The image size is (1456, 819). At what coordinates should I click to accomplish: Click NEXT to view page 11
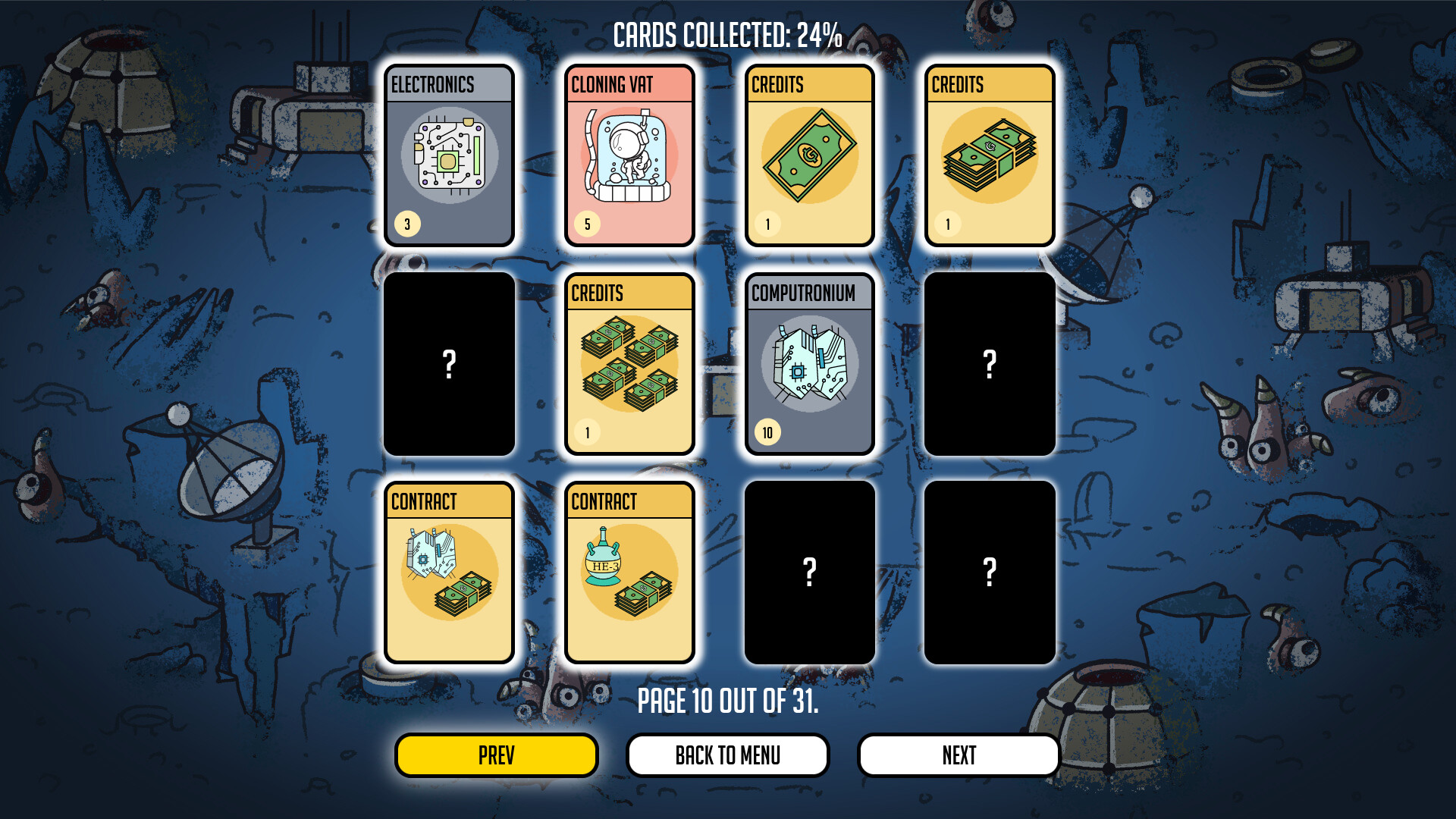[958, 755]
